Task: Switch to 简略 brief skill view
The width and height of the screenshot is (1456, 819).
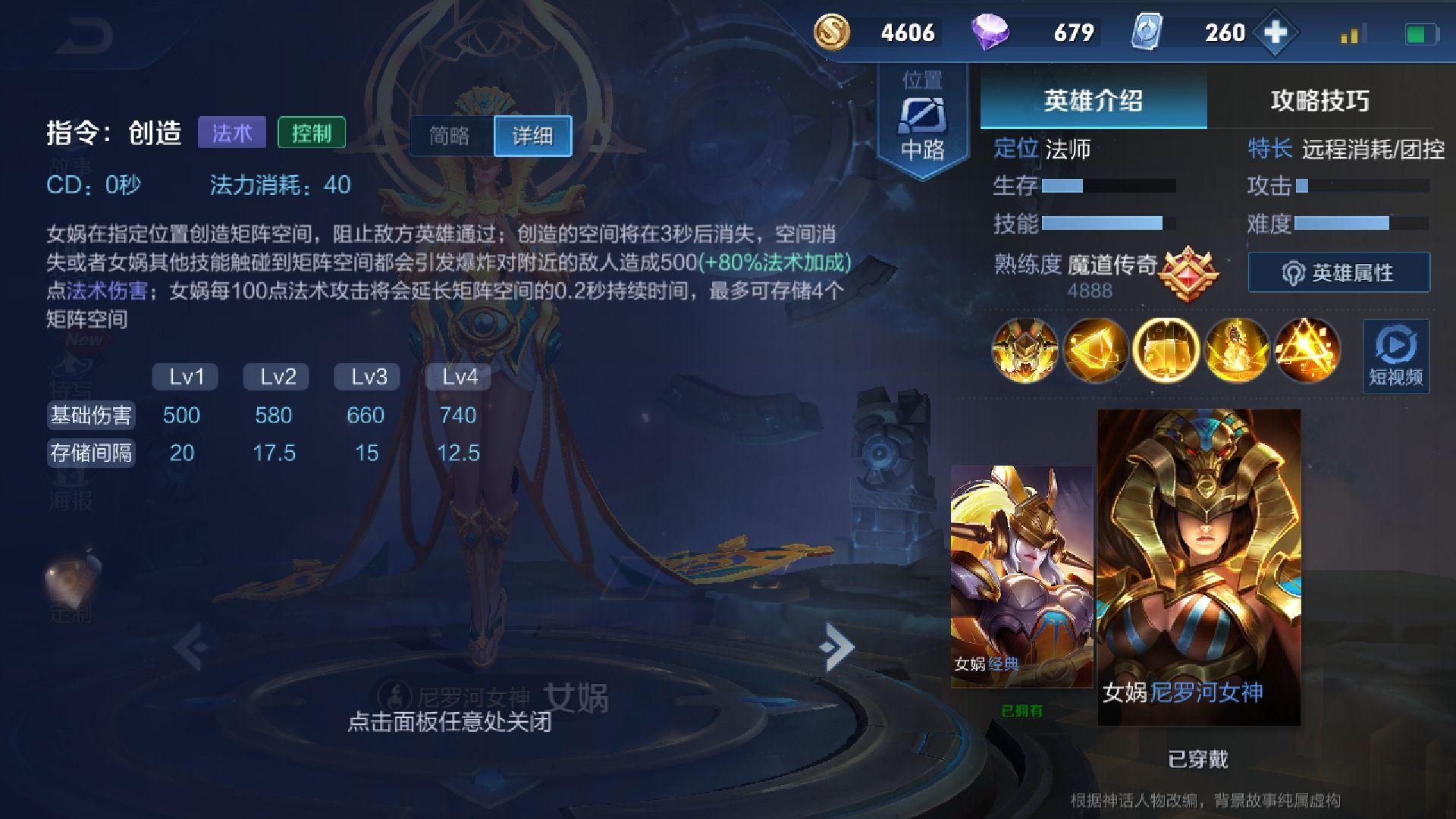Action: point(450,135)
